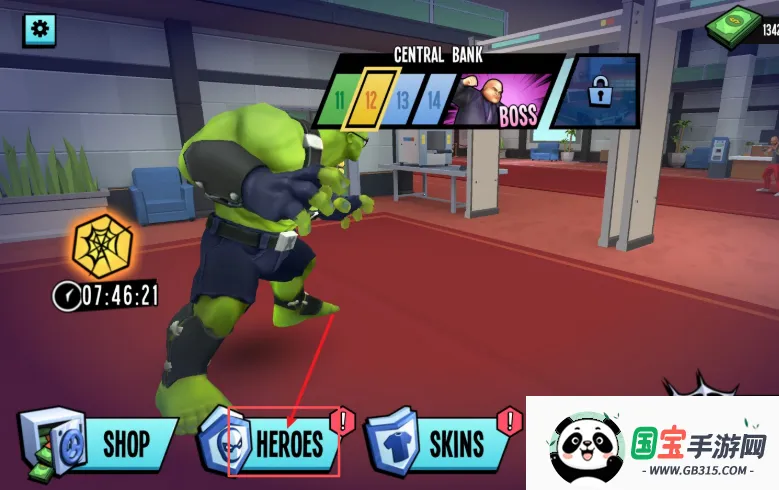Image resolution: width=779 pixels, height=490 pixels.
Task: Open the gear settings menu
Action: 39,29
